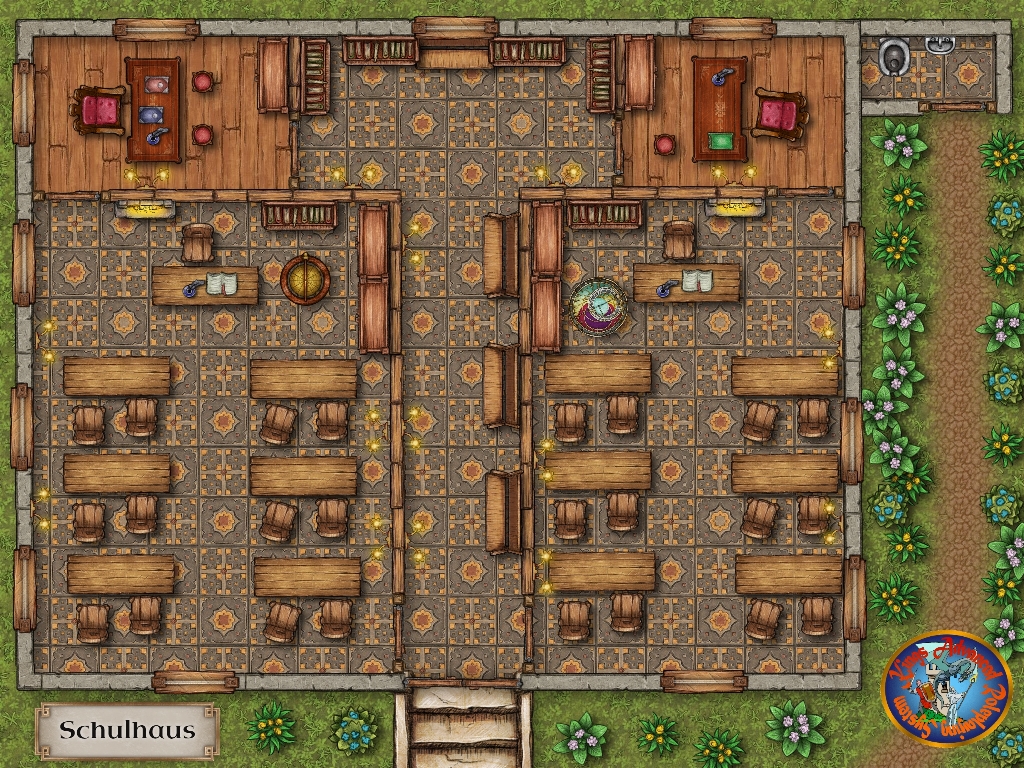Click the Schulhaus name plate
Image resolution: width=1024 pixels, height=768 pixels.
[127, 730]
